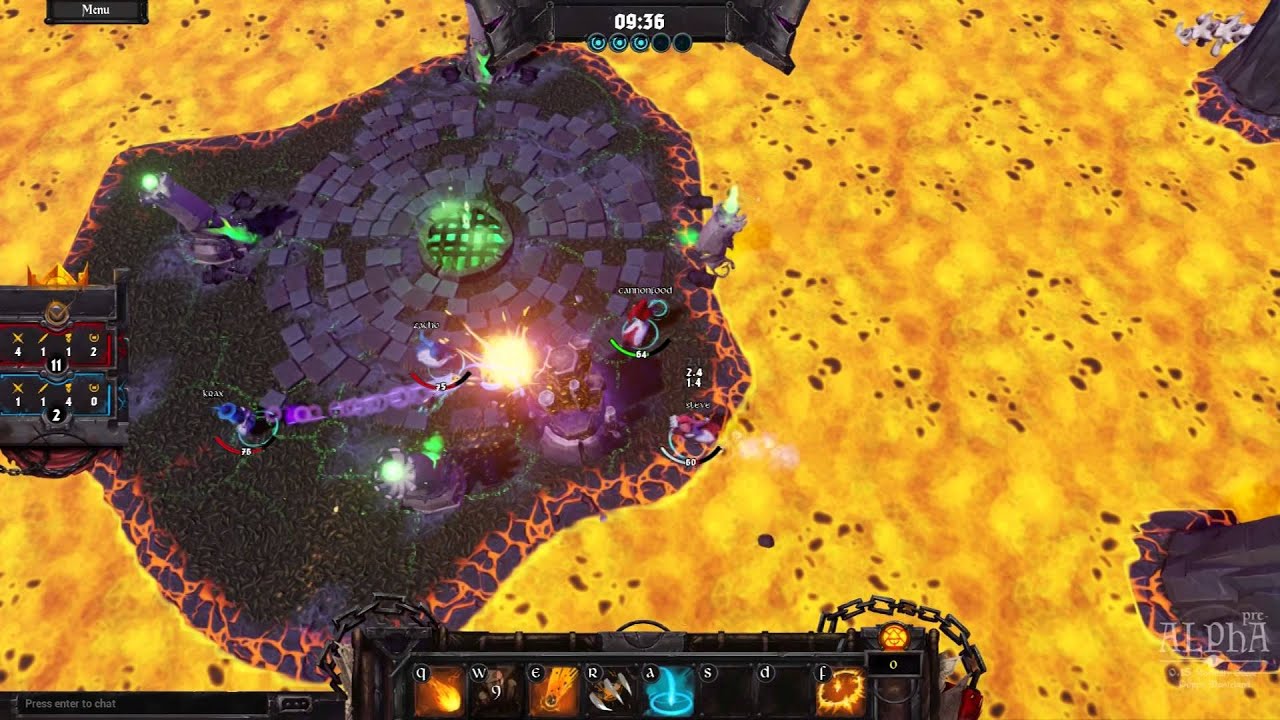Click the chat input box

click(140, 704)
